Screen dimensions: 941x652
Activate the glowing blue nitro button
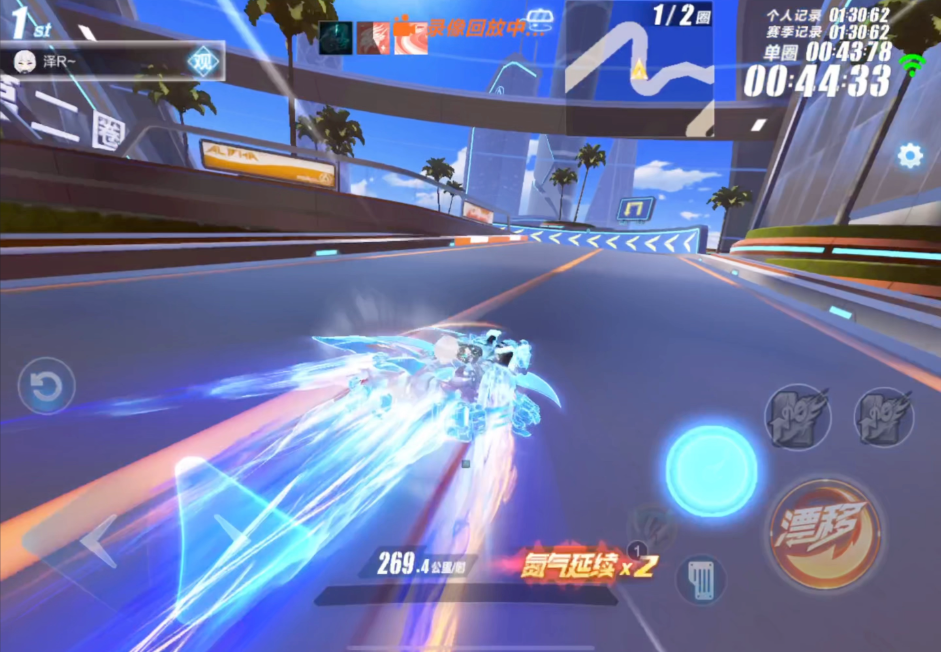click(x=711, y=471)
